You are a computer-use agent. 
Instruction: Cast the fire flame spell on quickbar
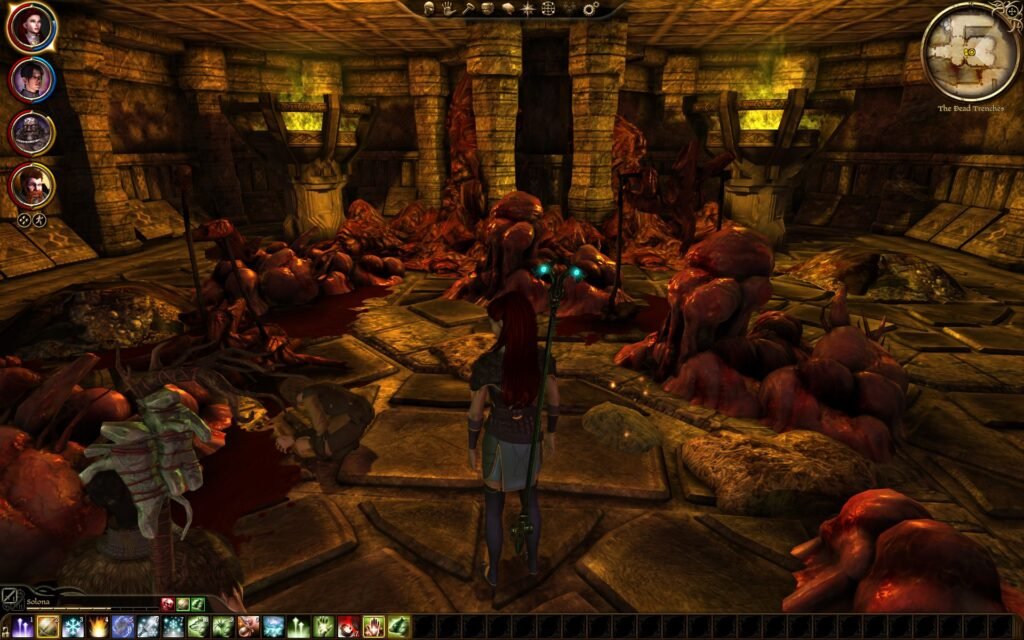point(98,627)
